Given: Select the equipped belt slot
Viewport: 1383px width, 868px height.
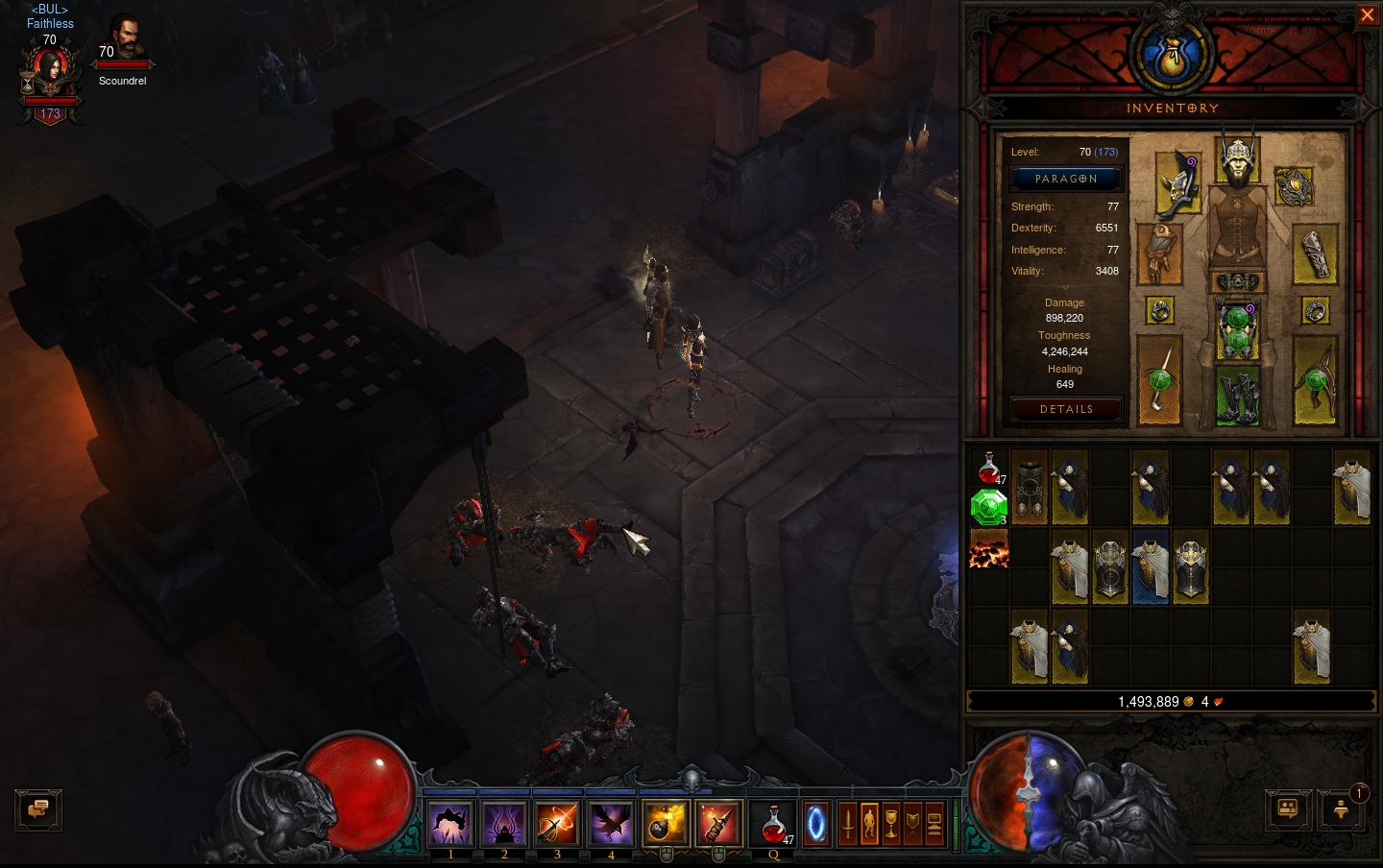Looking at the screenshot, I should (1237, 282).
